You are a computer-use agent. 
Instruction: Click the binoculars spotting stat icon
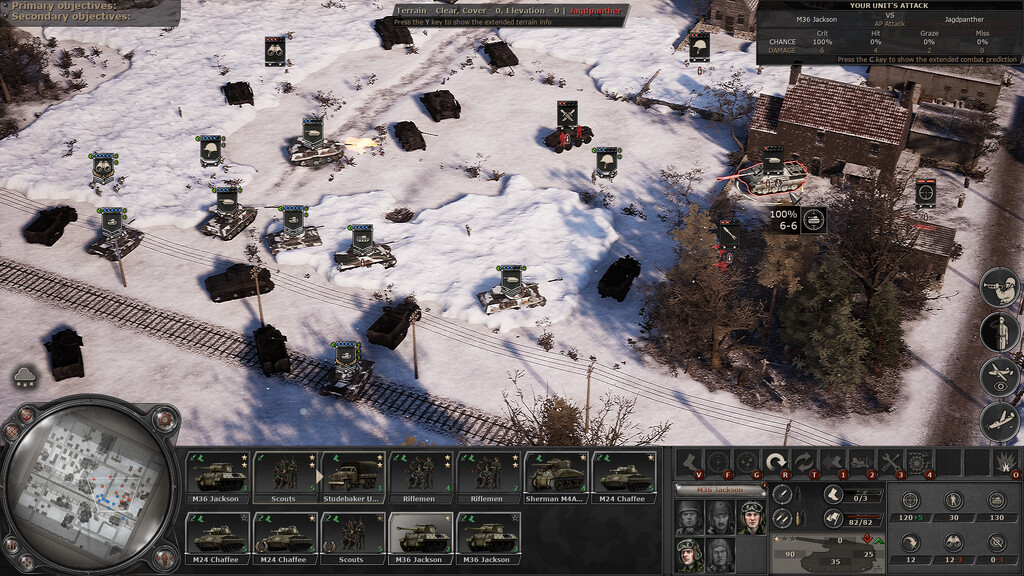[954, 542]
